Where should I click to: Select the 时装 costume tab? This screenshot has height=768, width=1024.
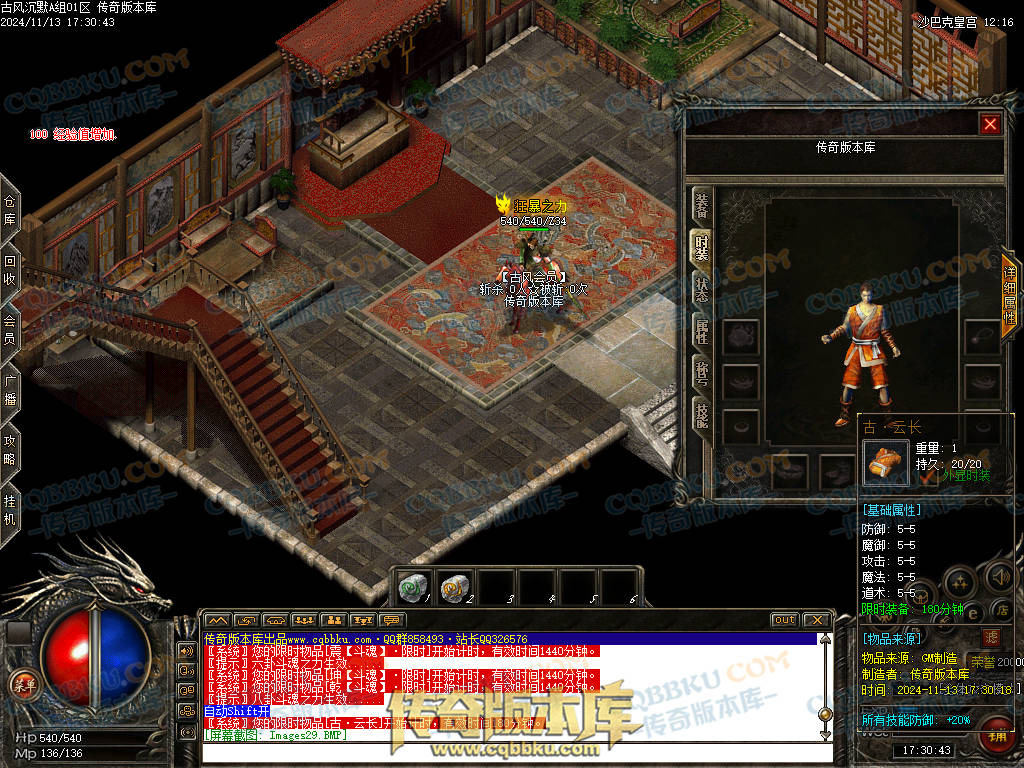click(702, 245)
